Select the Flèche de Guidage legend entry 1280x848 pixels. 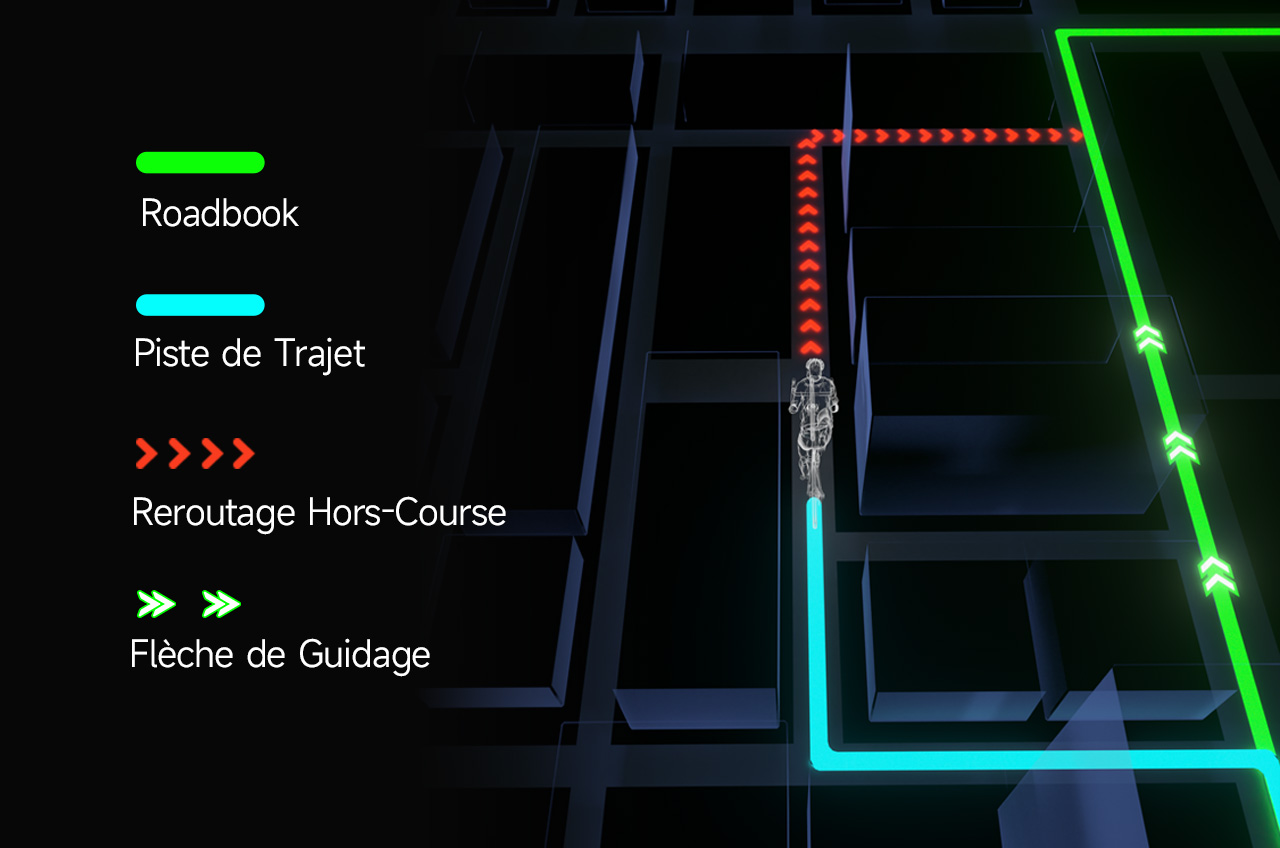coord(280,654)
